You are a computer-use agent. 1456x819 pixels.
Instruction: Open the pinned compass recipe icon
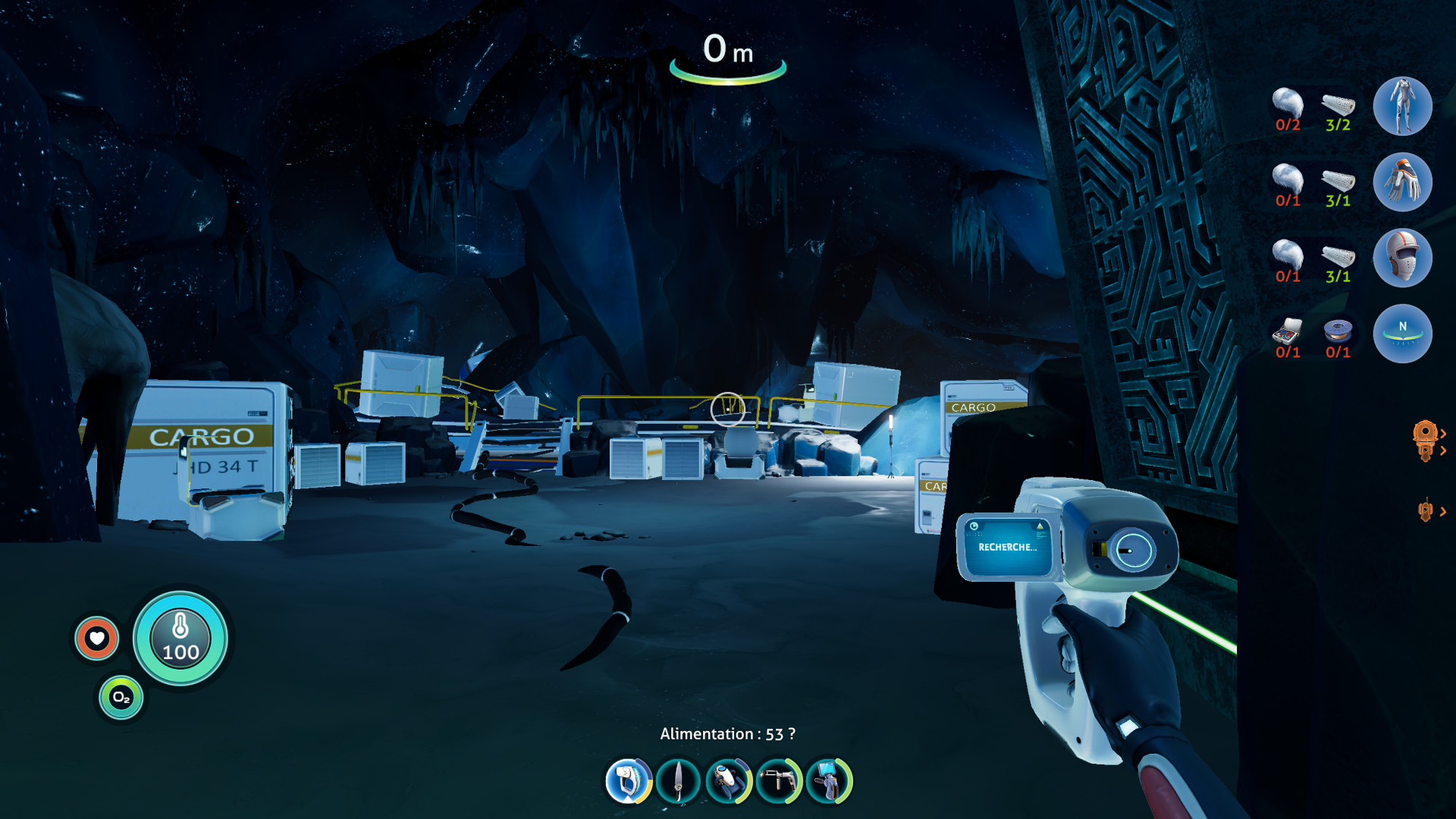tap(1402, 334)
